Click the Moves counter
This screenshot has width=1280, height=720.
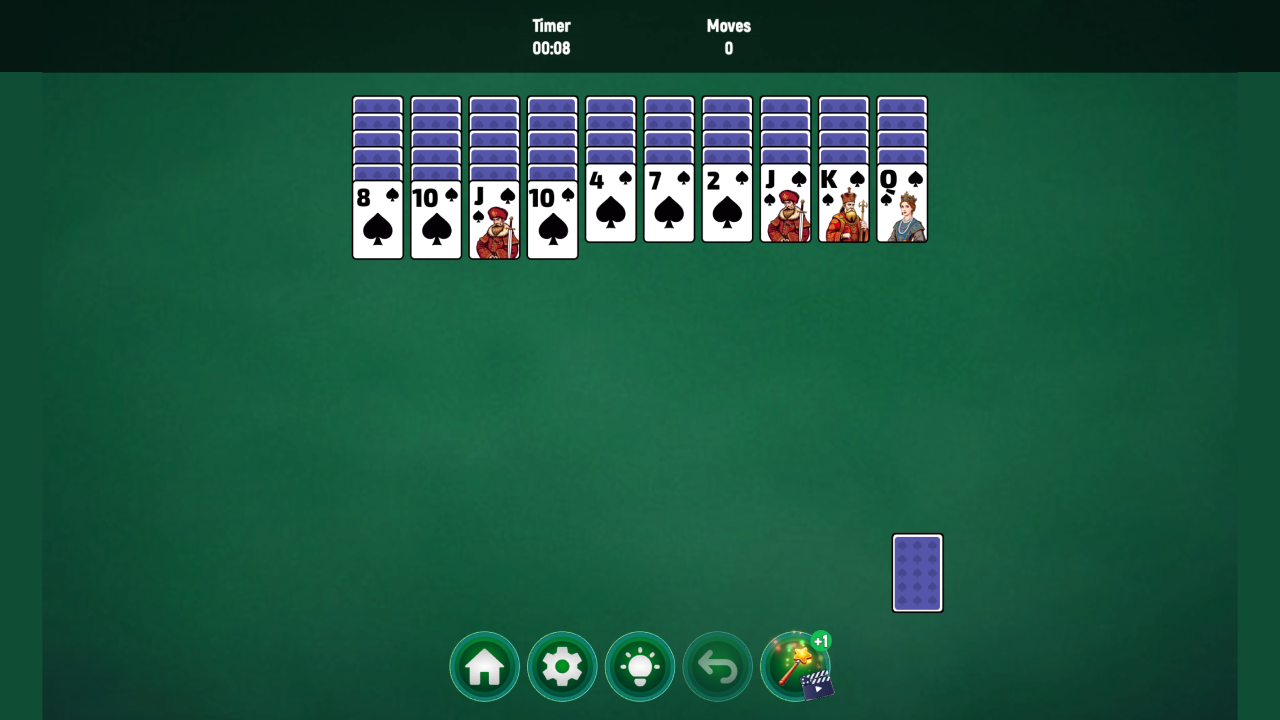point(728,37)
